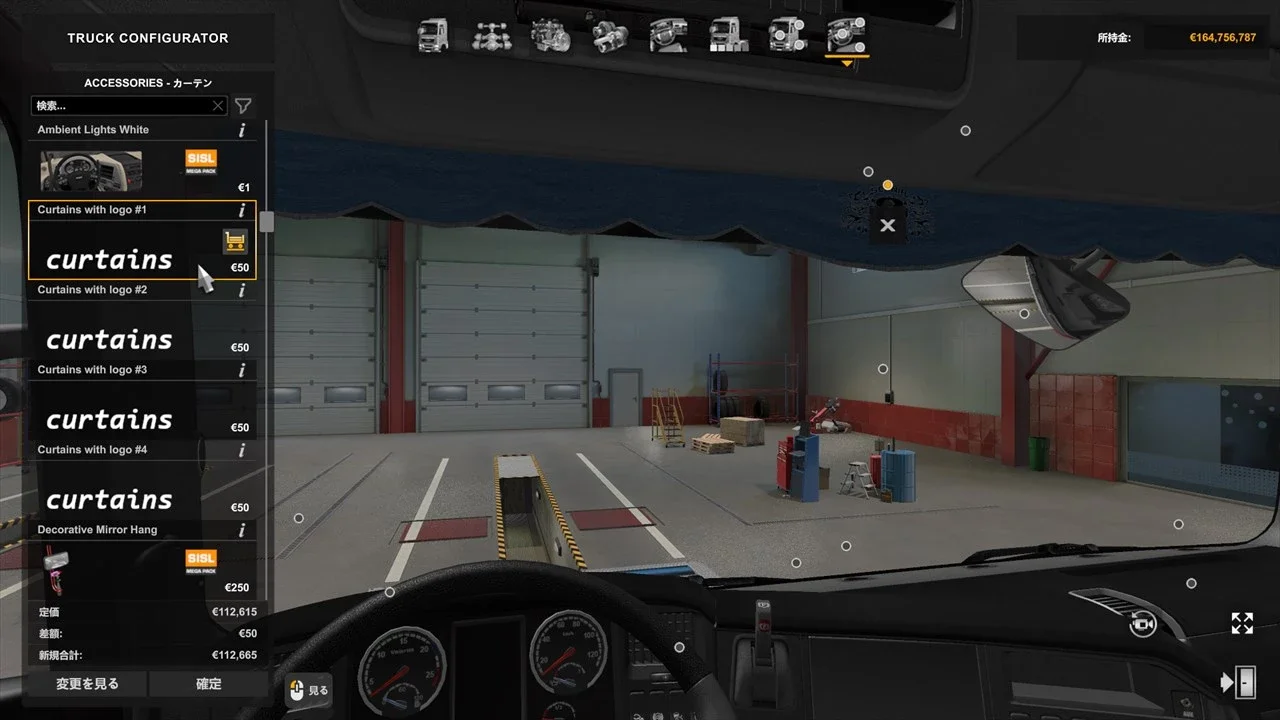Image resolution: width=1280 pixels, height=720 pixels.
Task: Select the active accessories category tab
Action: coord(847,36)
